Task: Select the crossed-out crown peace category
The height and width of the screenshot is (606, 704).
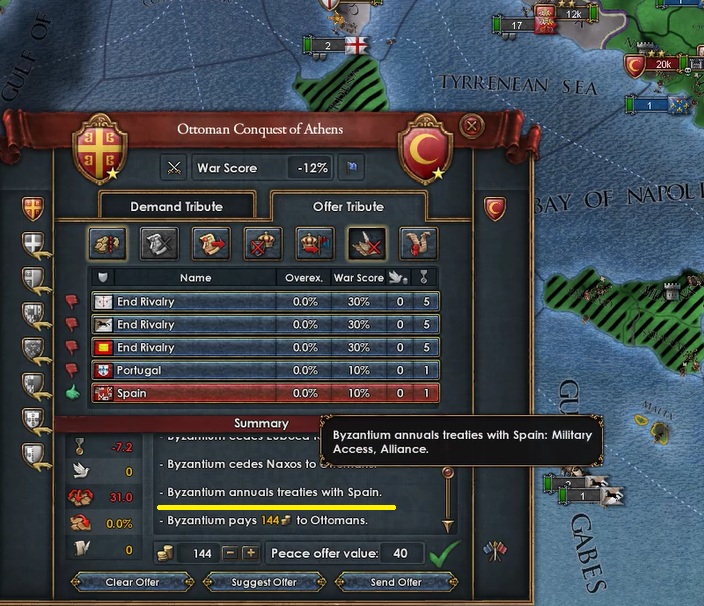Action: [263, 243]
